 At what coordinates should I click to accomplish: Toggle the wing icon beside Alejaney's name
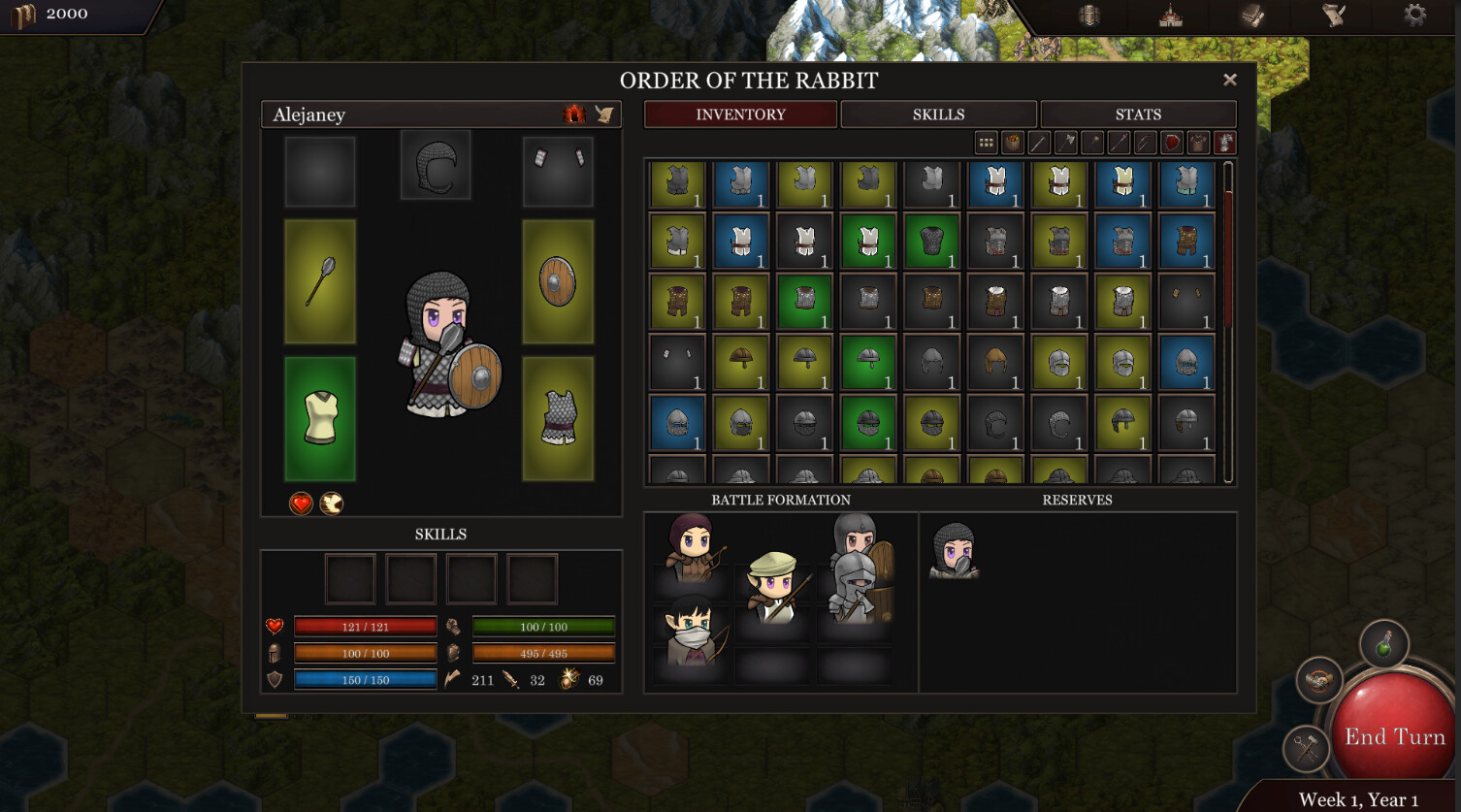pos(604,114)
